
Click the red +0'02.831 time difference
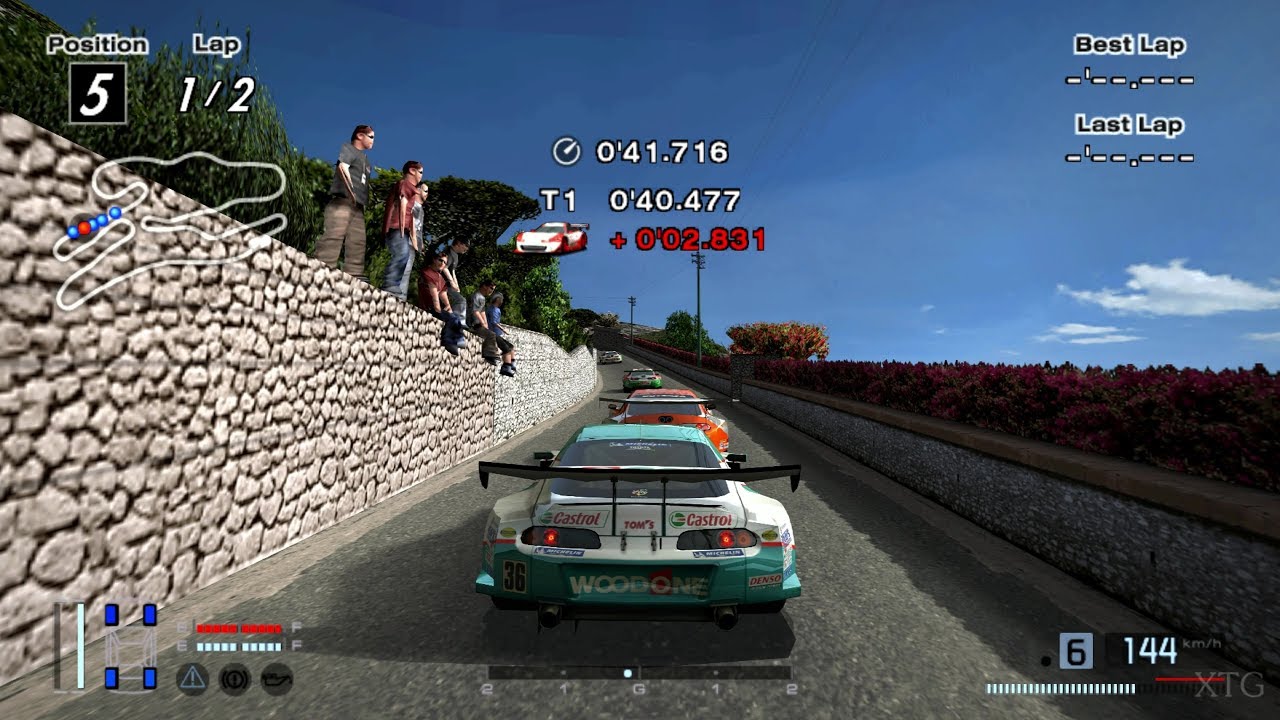point(688,238)
